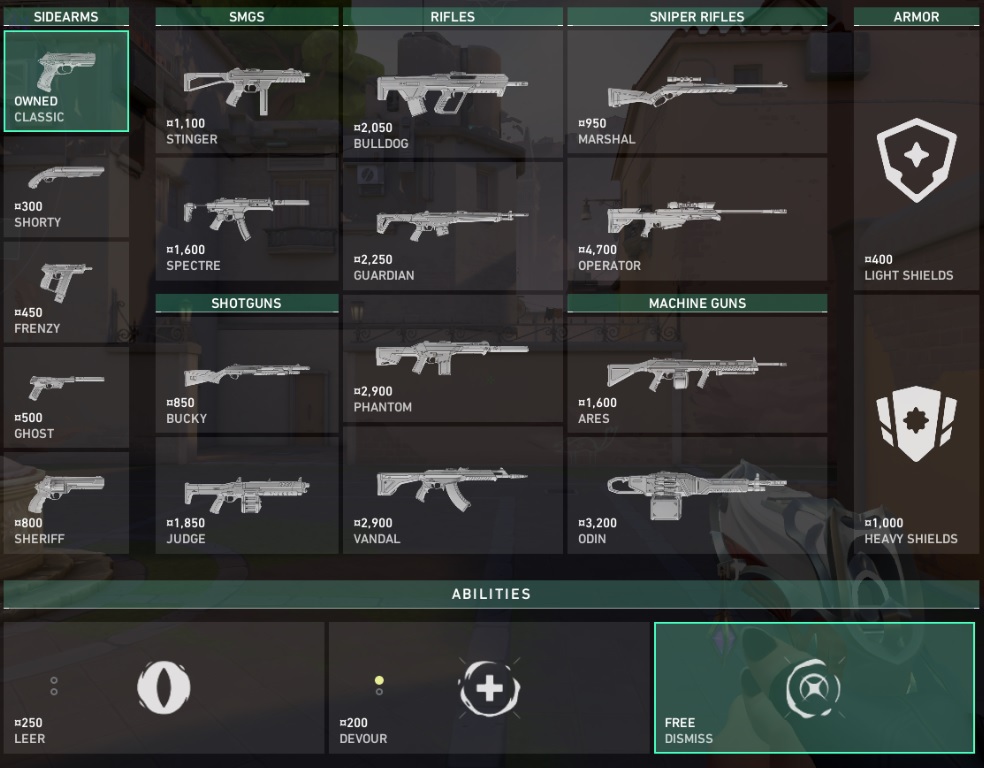
Task: Purchase the Vandal rifle
Action: pyautogui.click(x=453, y=490)
